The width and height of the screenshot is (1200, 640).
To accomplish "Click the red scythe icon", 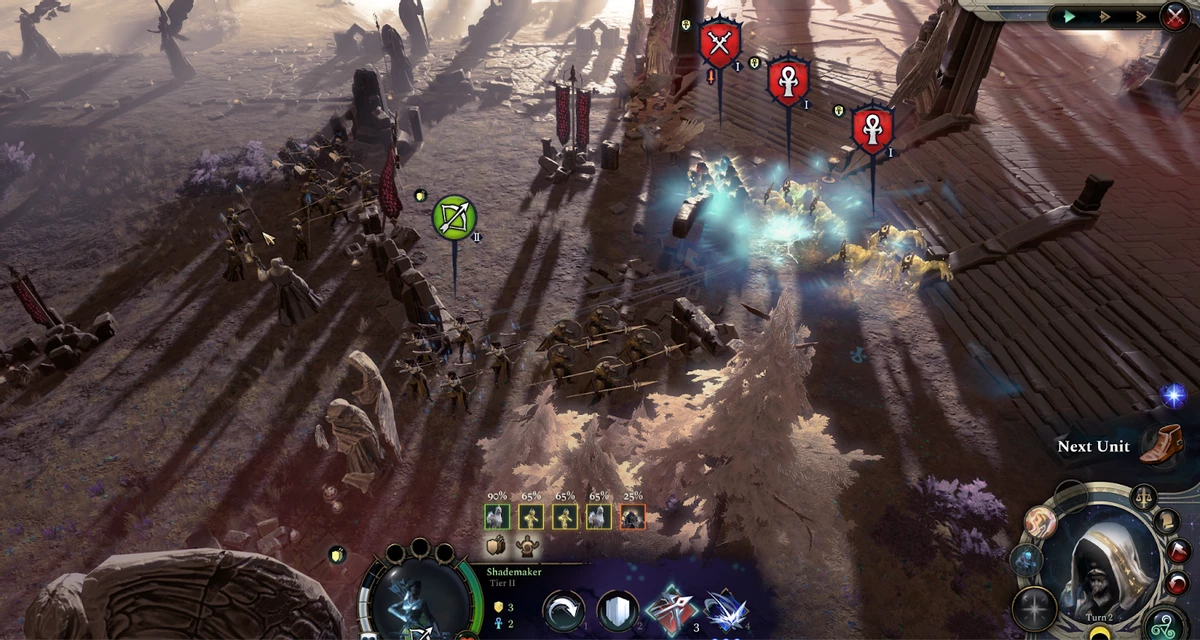I will pyautogui.click(x=1180, y=551).
